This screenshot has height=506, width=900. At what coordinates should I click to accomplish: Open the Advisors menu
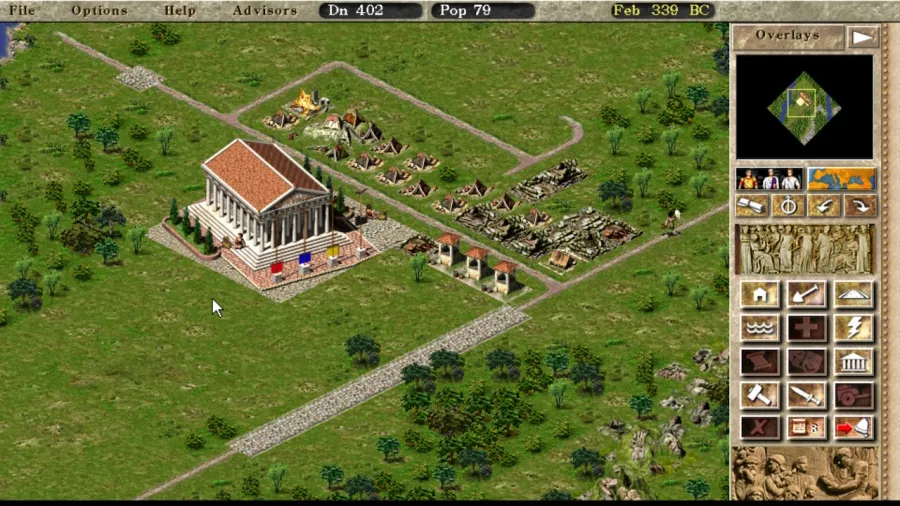pos(264,10)
